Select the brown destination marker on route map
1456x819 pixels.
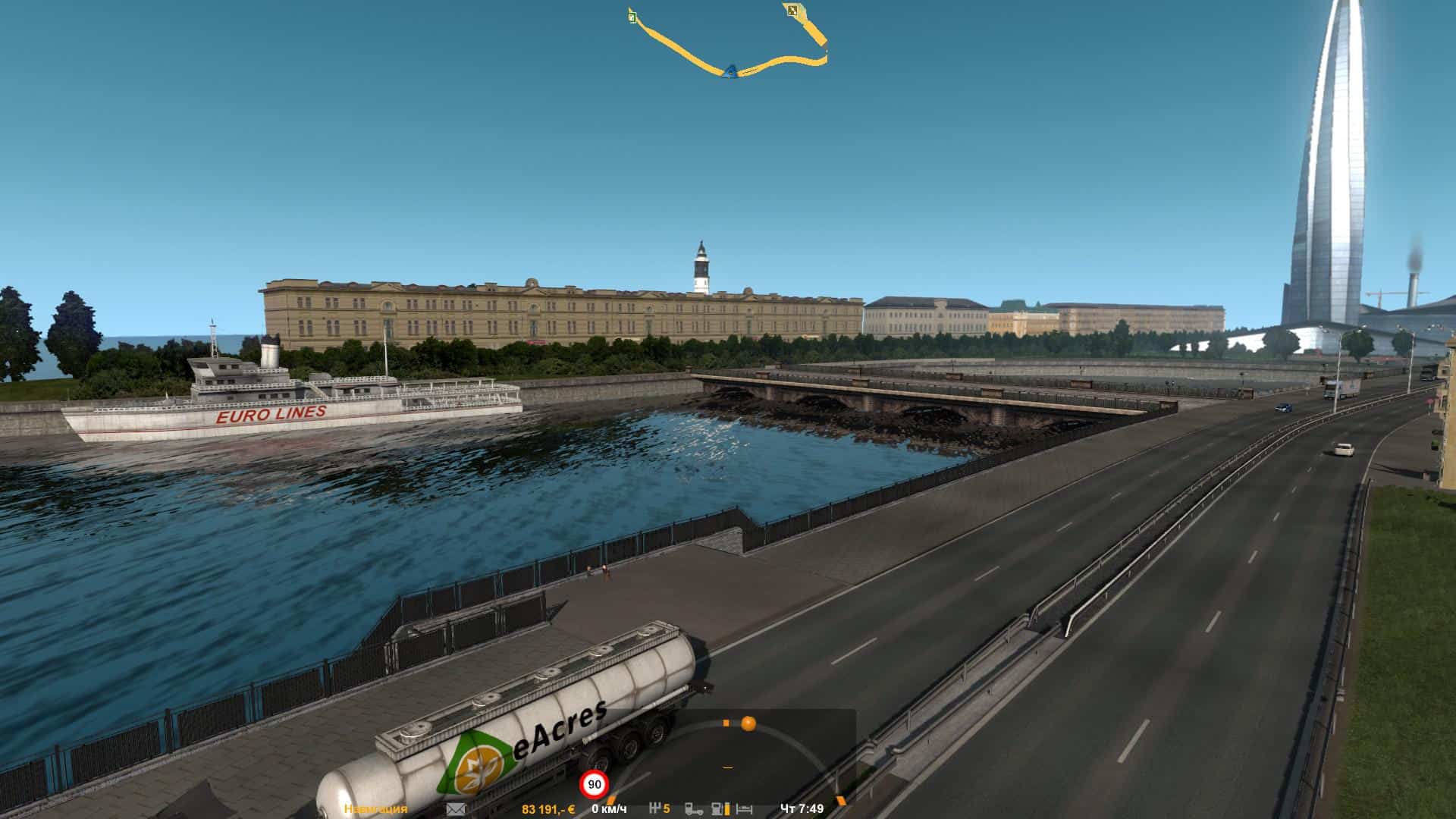click(x=792, y=10)
